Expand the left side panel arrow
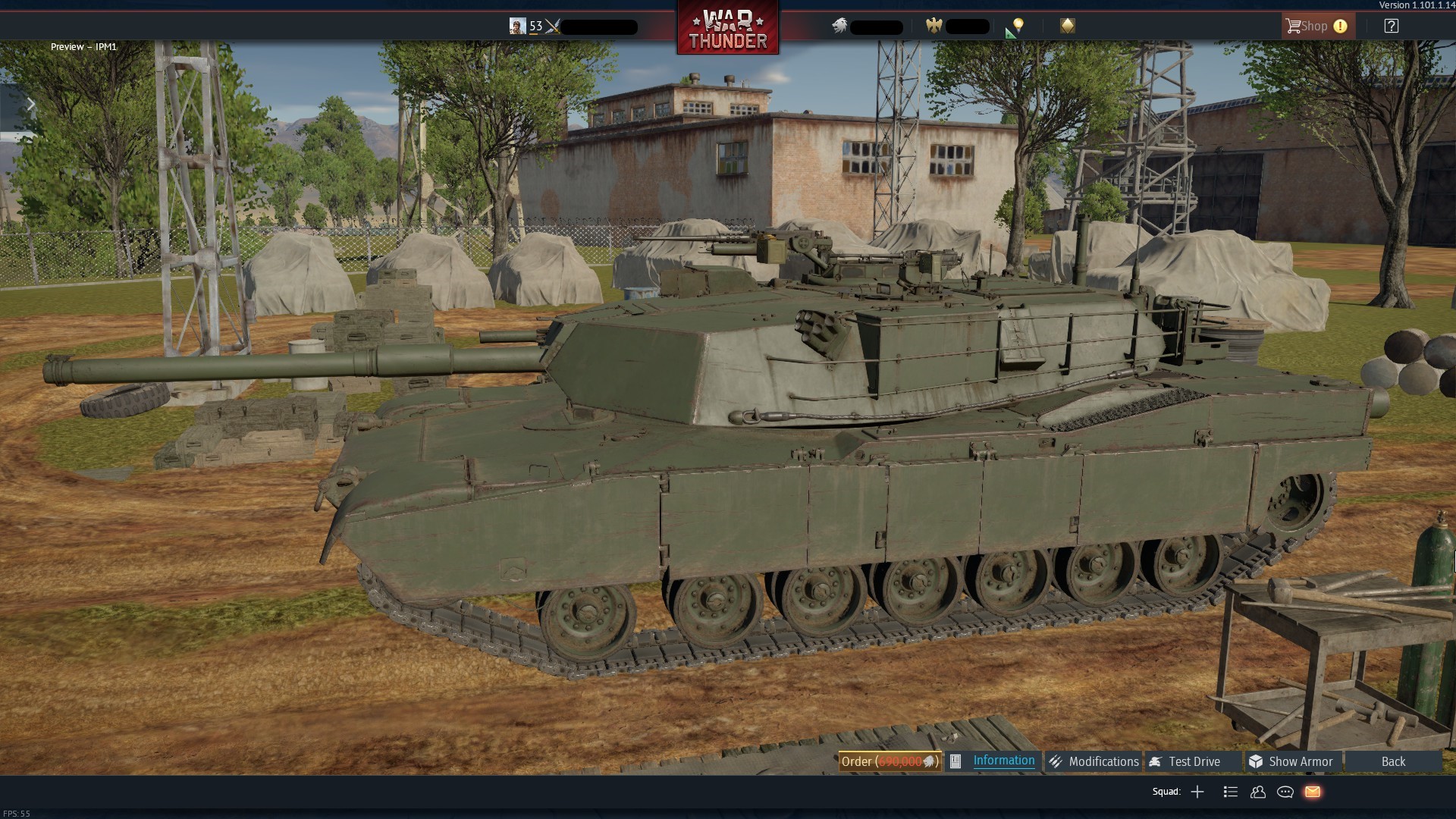1456x819 pixels. [x=30, y=105]
